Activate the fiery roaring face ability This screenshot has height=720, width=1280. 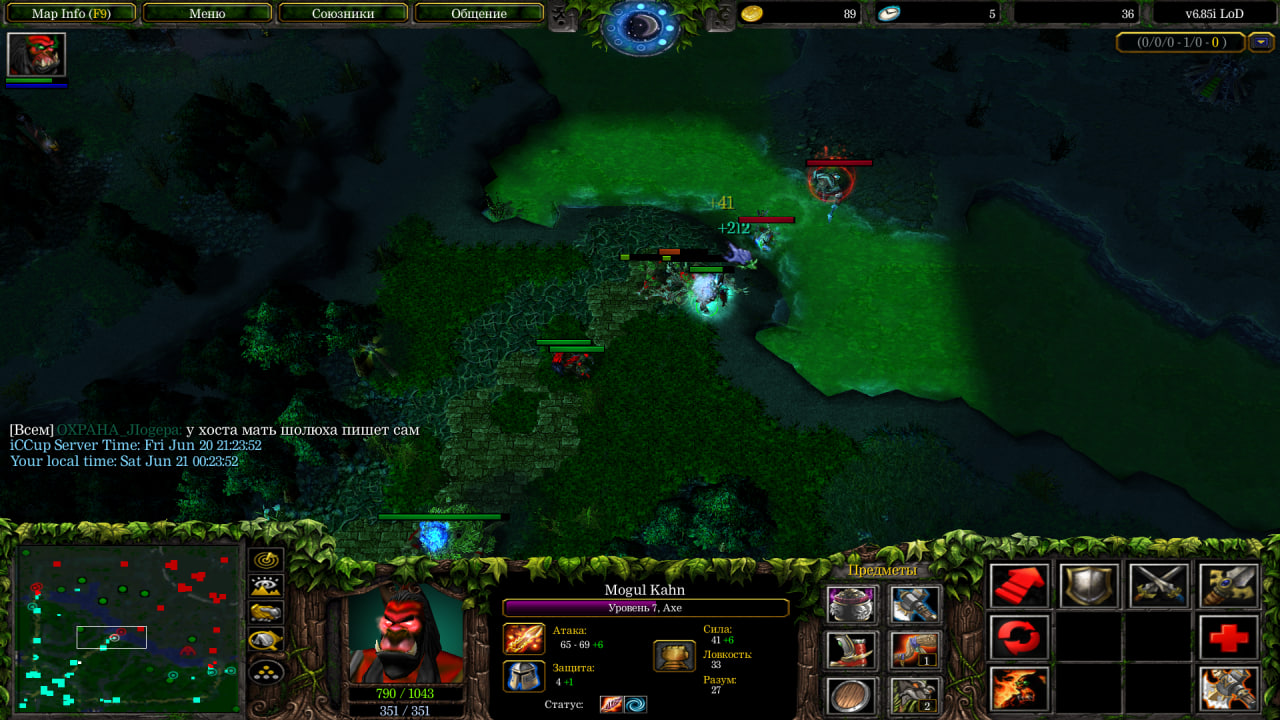click(x=1020, y=689)
